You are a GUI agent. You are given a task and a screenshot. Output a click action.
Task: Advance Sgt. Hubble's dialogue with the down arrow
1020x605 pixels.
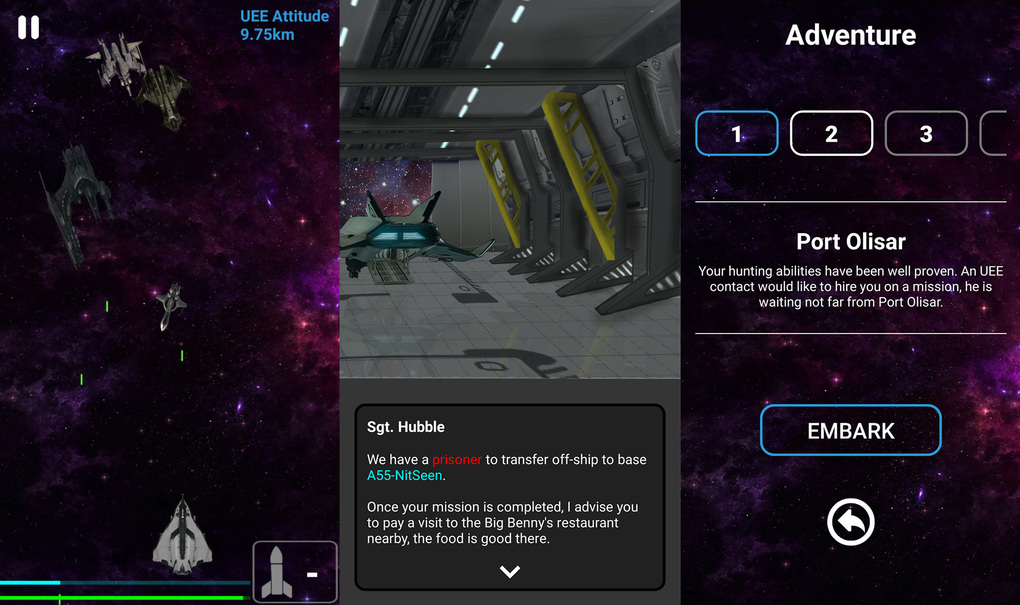coord(510,571)
